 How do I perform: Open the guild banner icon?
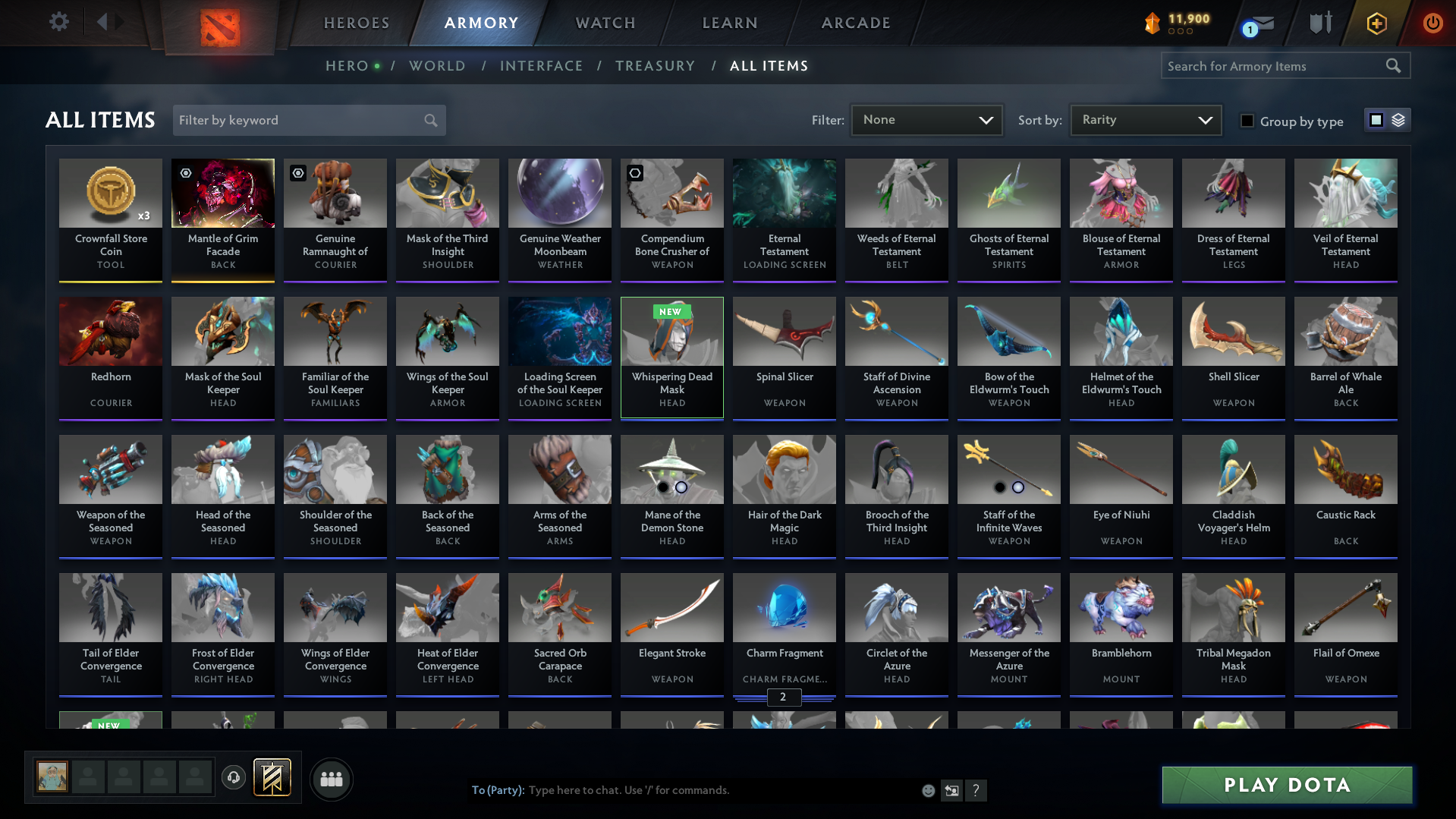point(273,778)
